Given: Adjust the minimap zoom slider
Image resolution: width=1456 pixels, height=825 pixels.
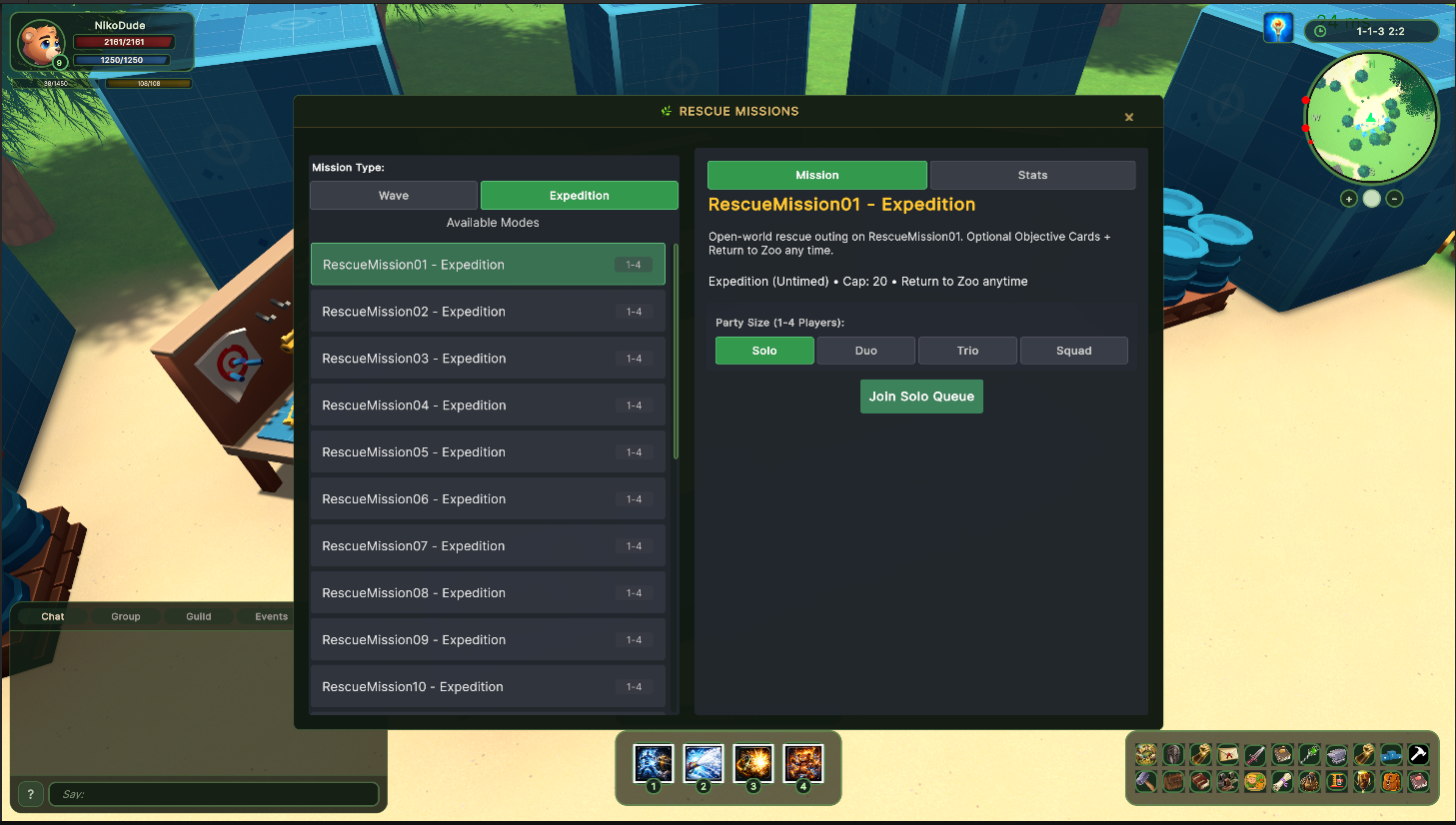Looking at the screenshot, I should point(1371,199).
